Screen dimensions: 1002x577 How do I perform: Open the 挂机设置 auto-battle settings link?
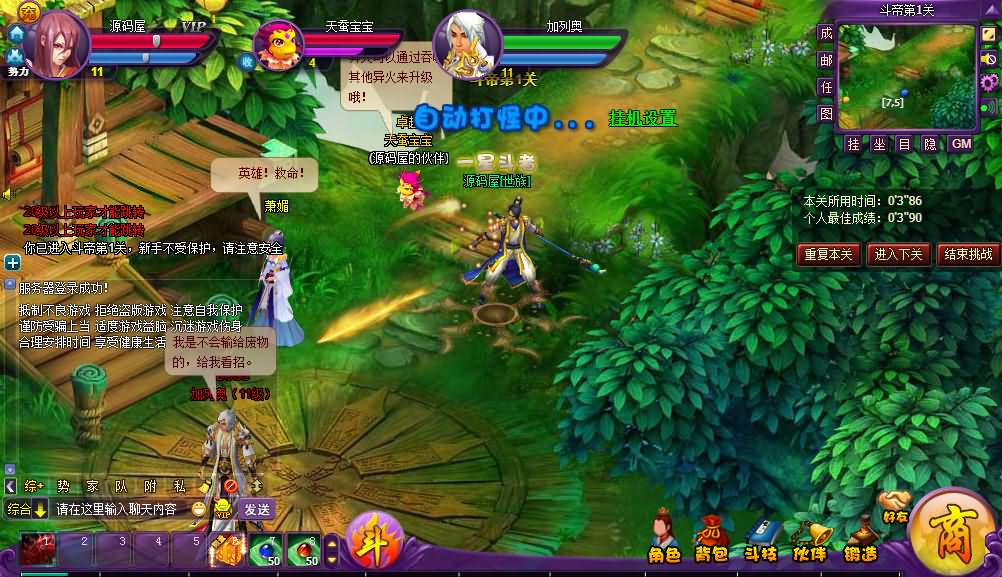click(x=643, y=119)
